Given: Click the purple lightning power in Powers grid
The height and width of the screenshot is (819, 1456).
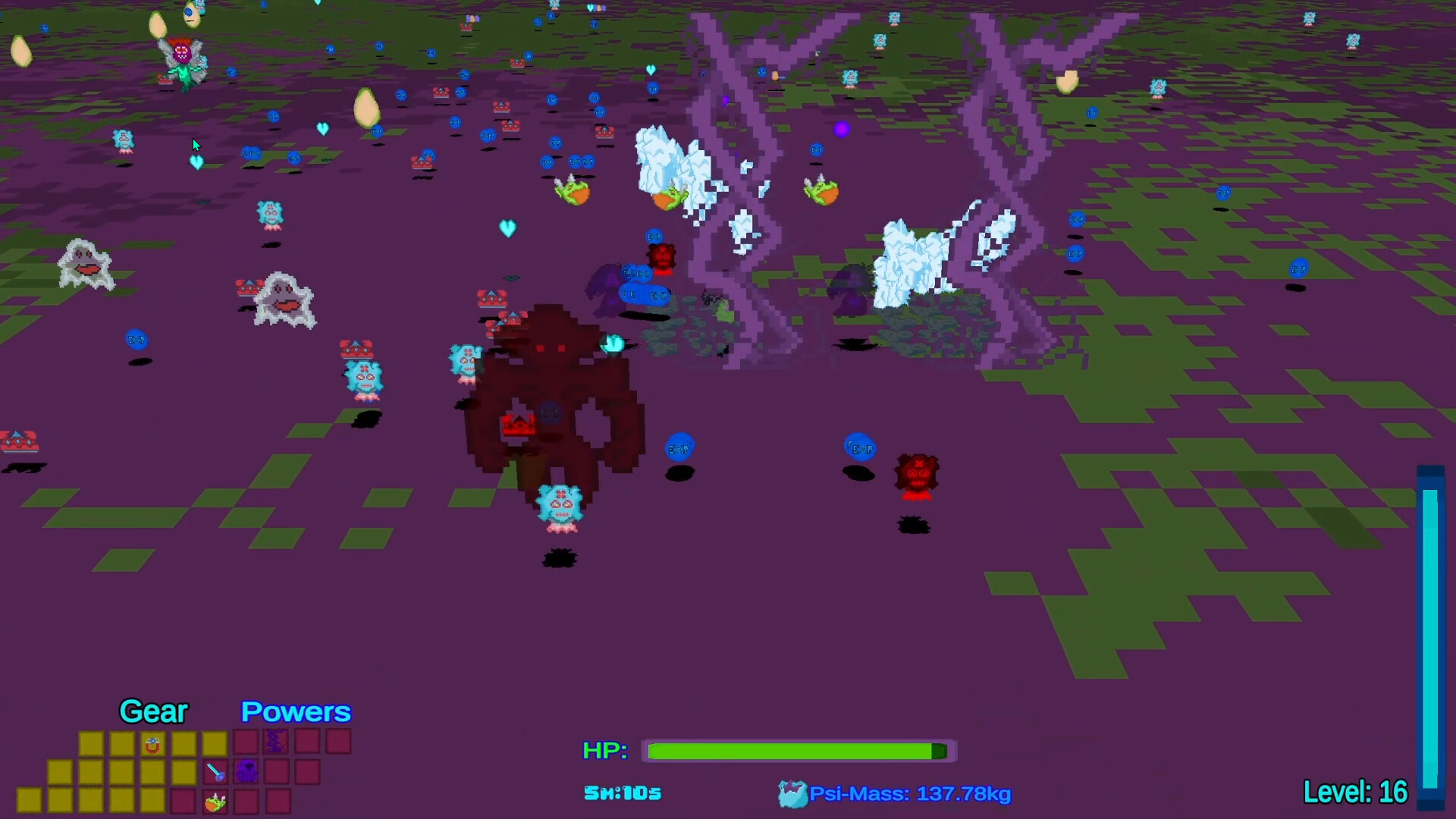Looking at the screenshot, I should click(275, 741).
